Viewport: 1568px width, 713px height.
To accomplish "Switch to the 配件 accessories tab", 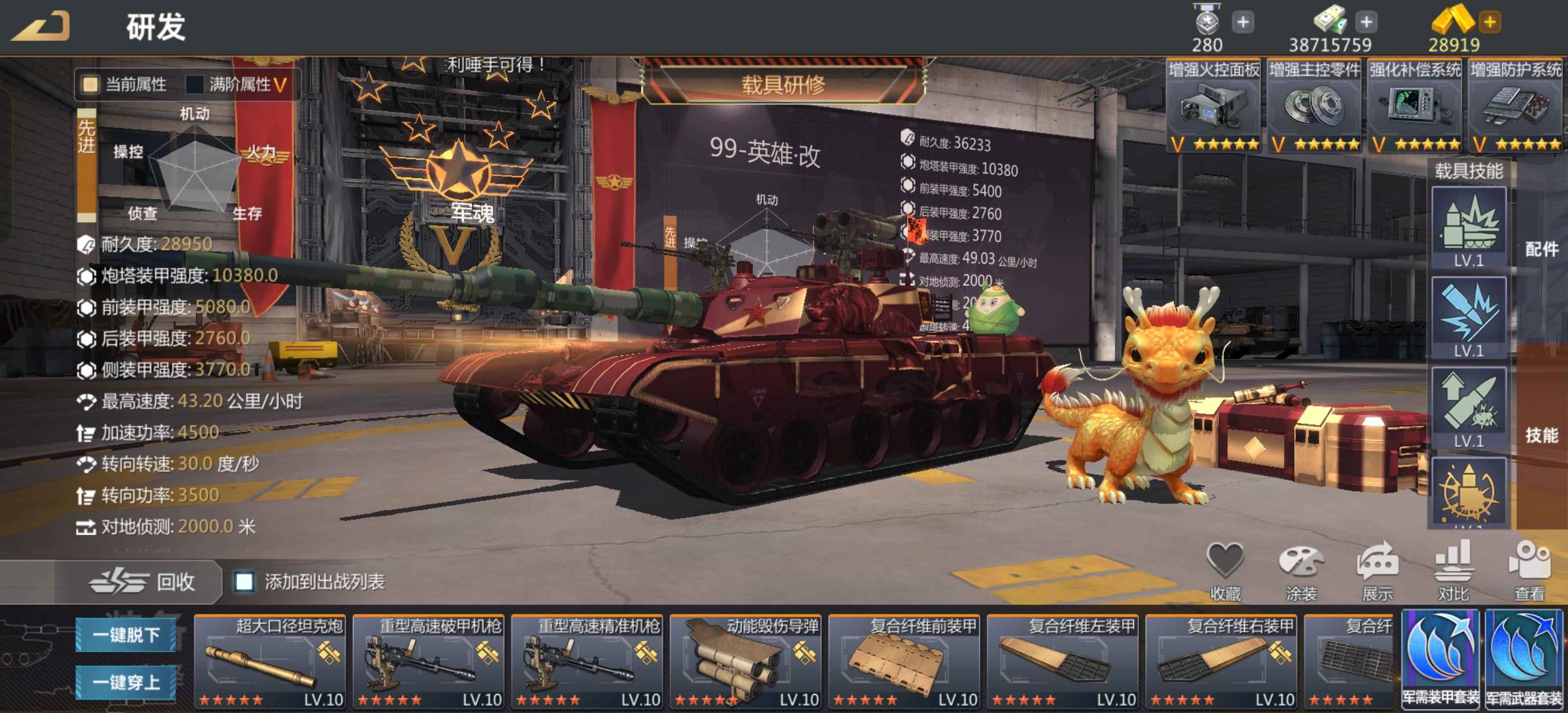I will 1541,249.
